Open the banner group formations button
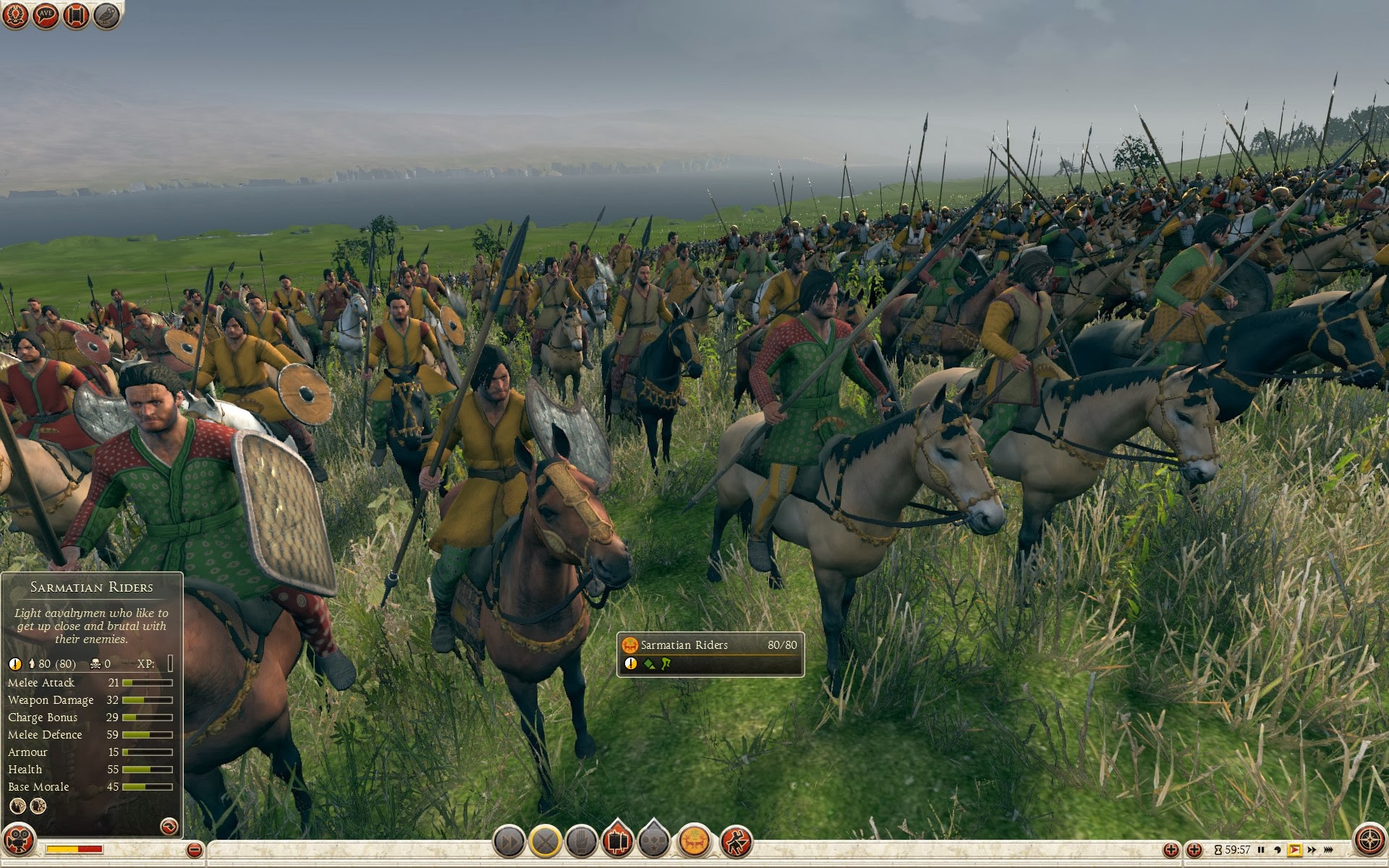 [x=618, y=842]
